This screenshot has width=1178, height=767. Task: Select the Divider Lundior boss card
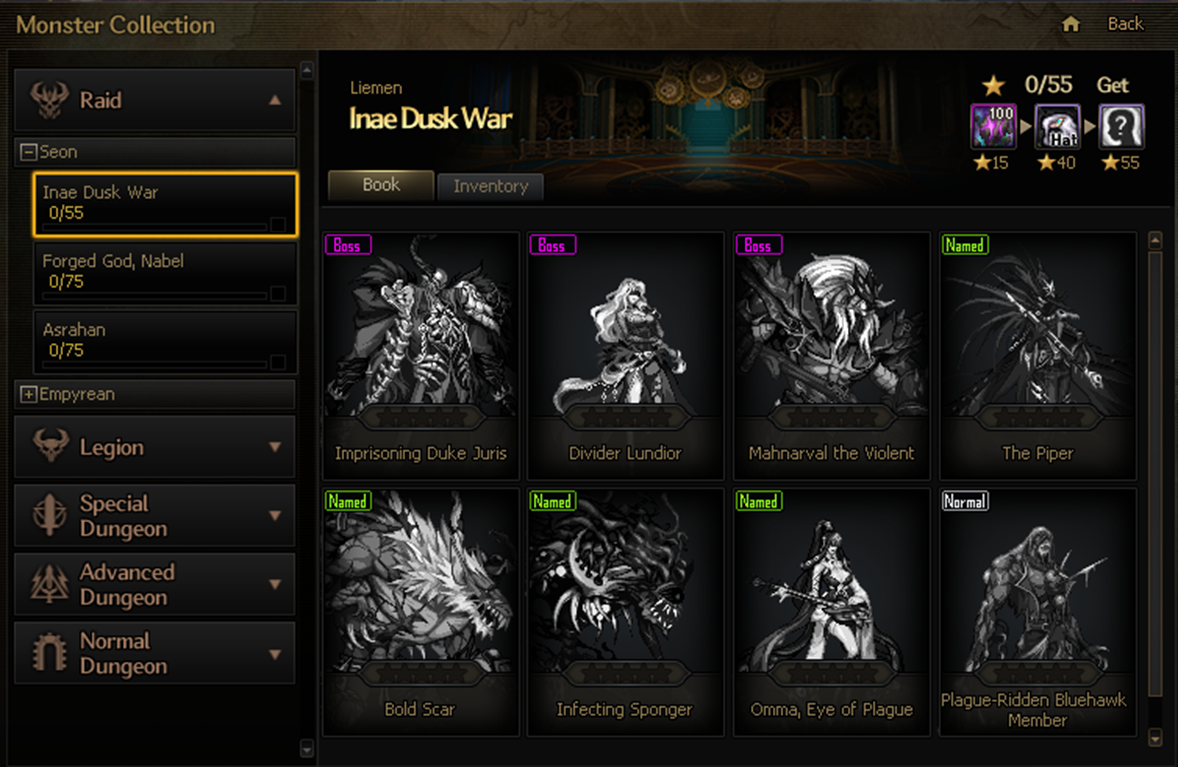pos(625,355)
